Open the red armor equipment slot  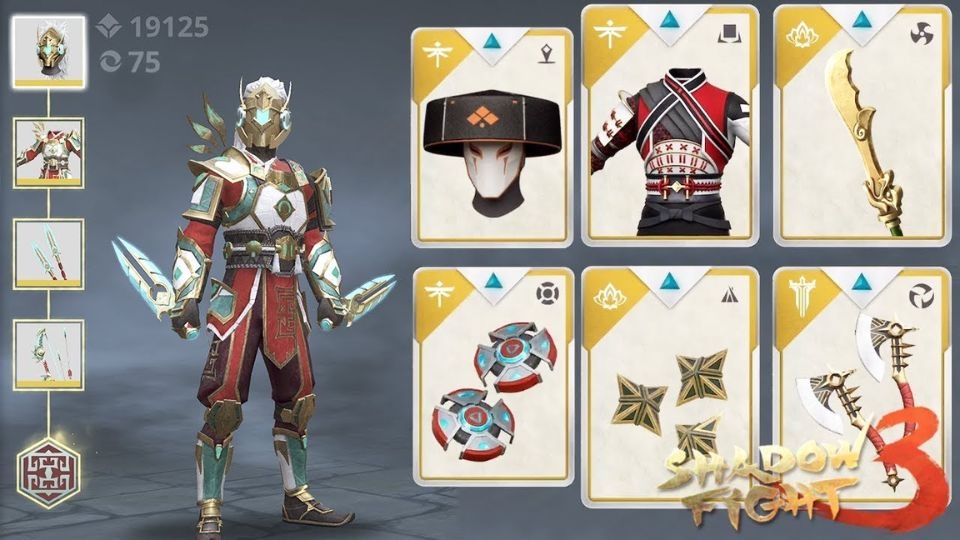tap(48, 153)
